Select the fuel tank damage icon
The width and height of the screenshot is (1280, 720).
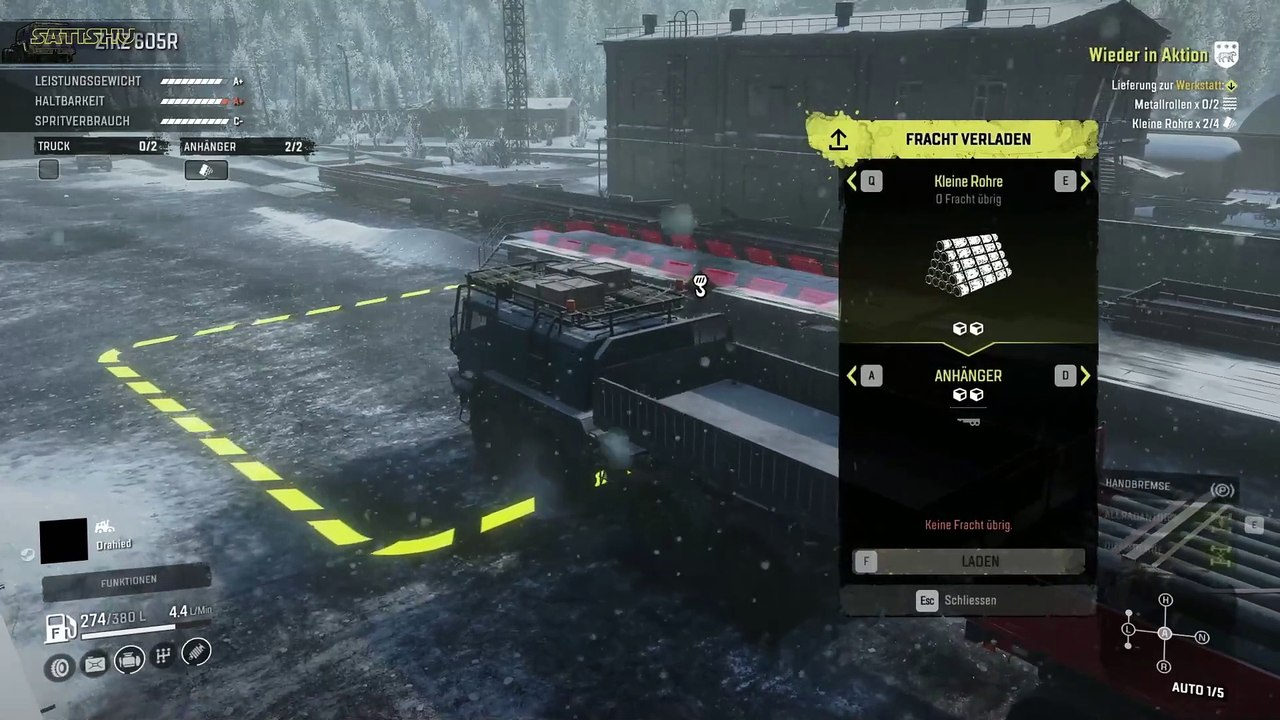coord(94,663)
